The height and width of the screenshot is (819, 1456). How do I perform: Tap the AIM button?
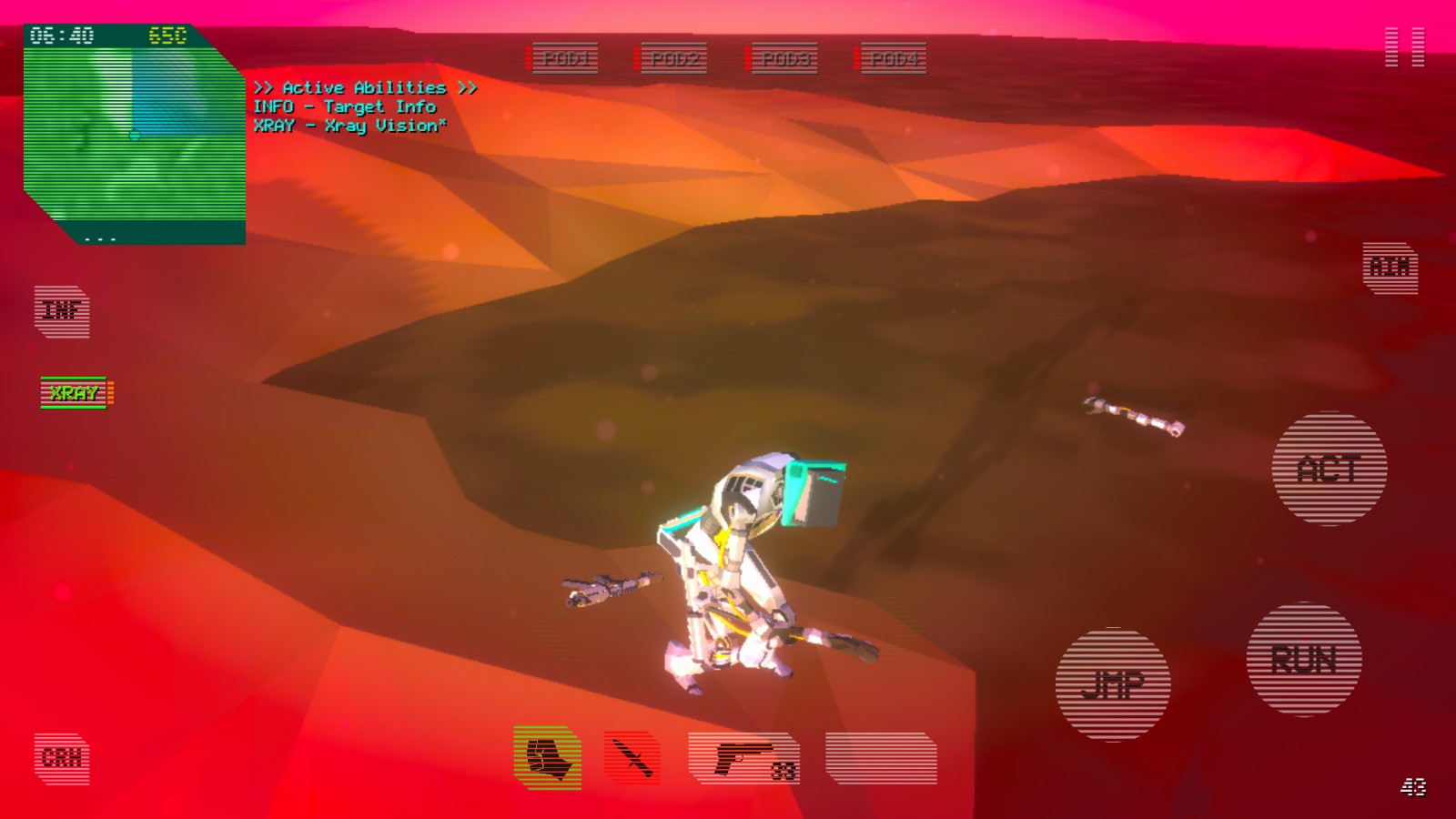(x=1390, y=268)
